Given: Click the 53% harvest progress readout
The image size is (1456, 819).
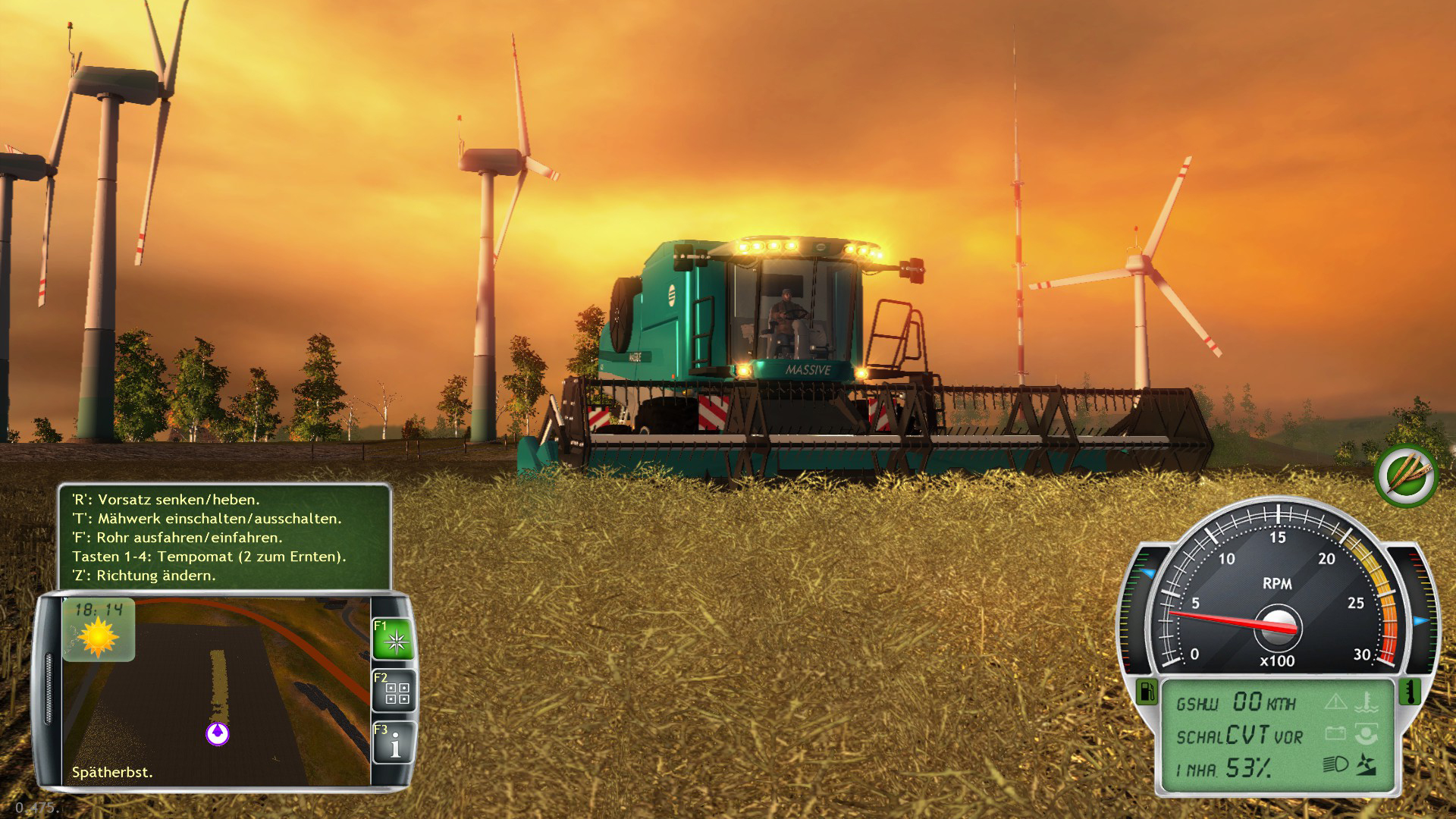Looking at the screenshot, I should pyautogui.click(x=1250, y=767).
